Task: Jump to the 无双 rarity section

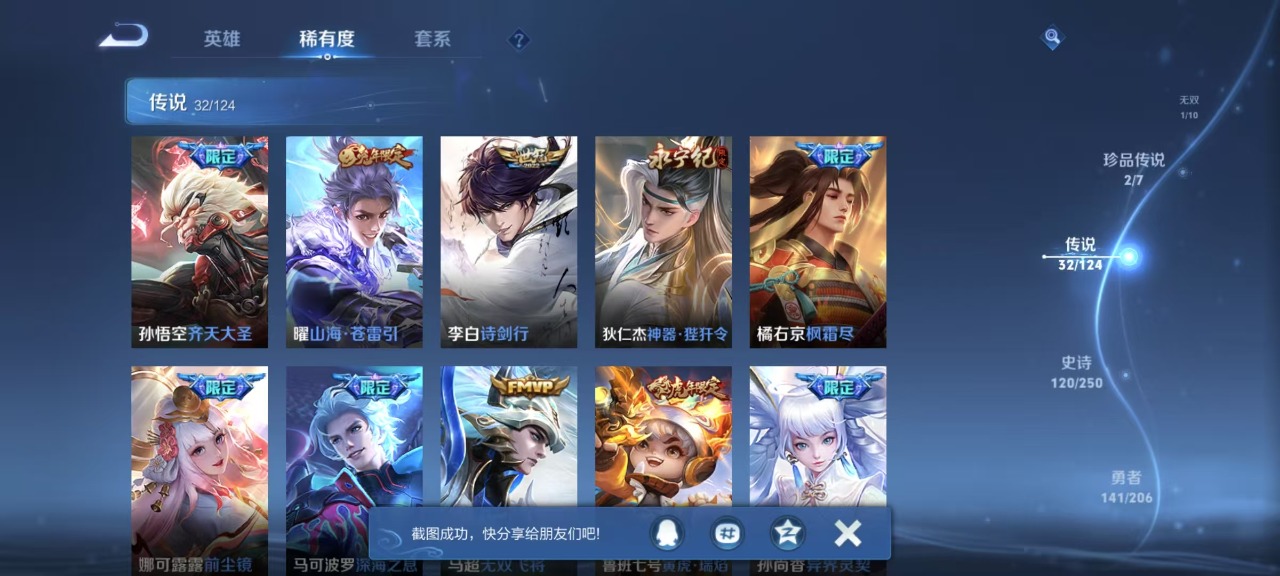Action: point(1188,107)
